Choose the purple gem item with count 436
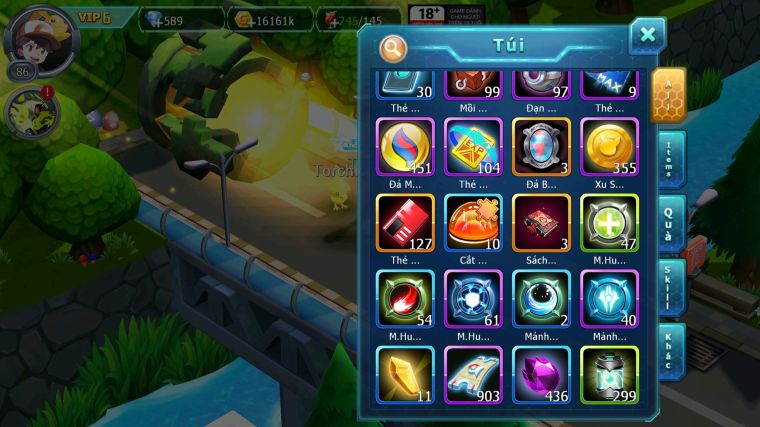 [541, 374]
